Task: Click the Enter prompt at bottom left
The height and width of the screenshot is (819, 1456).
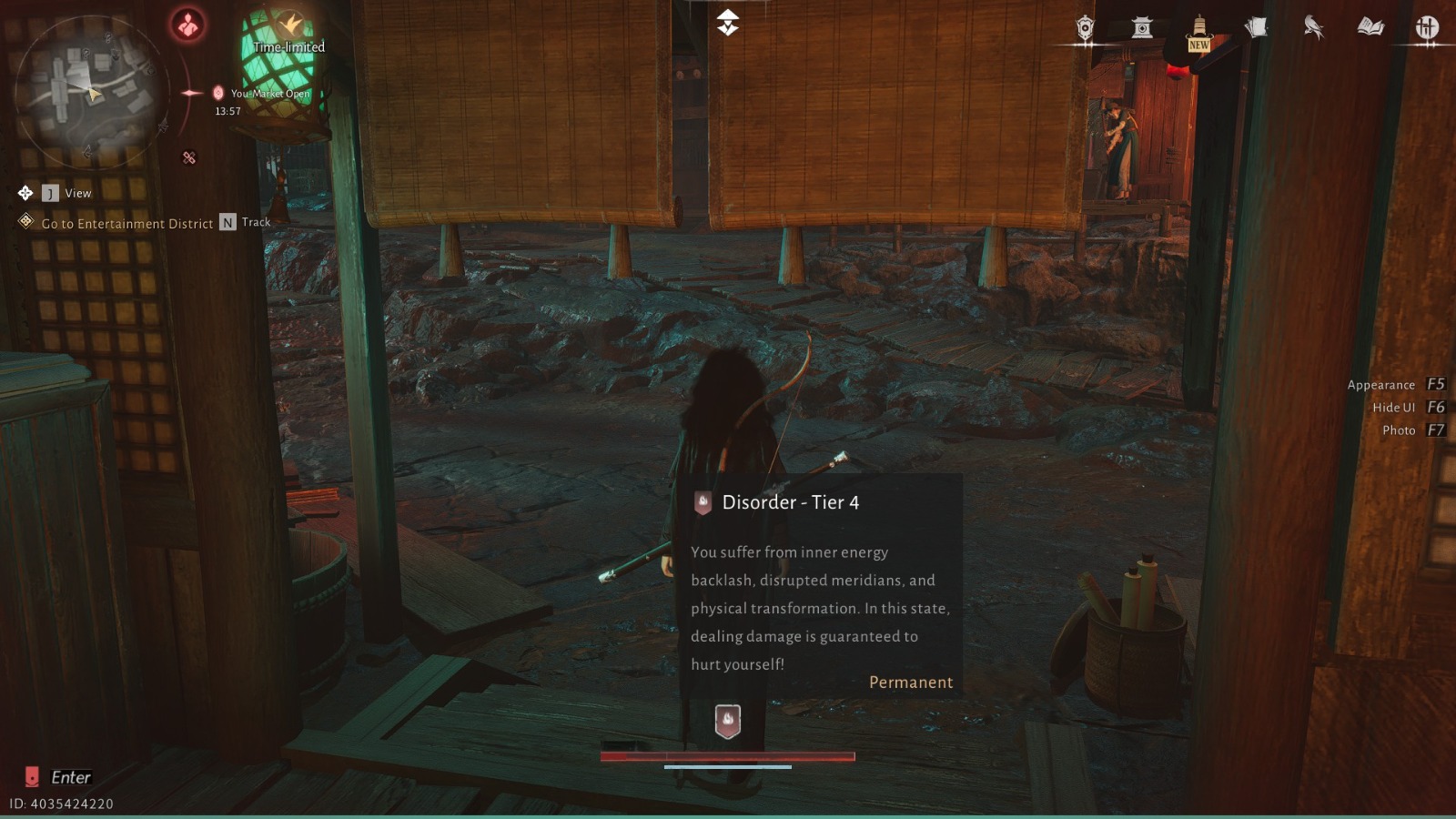Action: (x=73, y=777)
